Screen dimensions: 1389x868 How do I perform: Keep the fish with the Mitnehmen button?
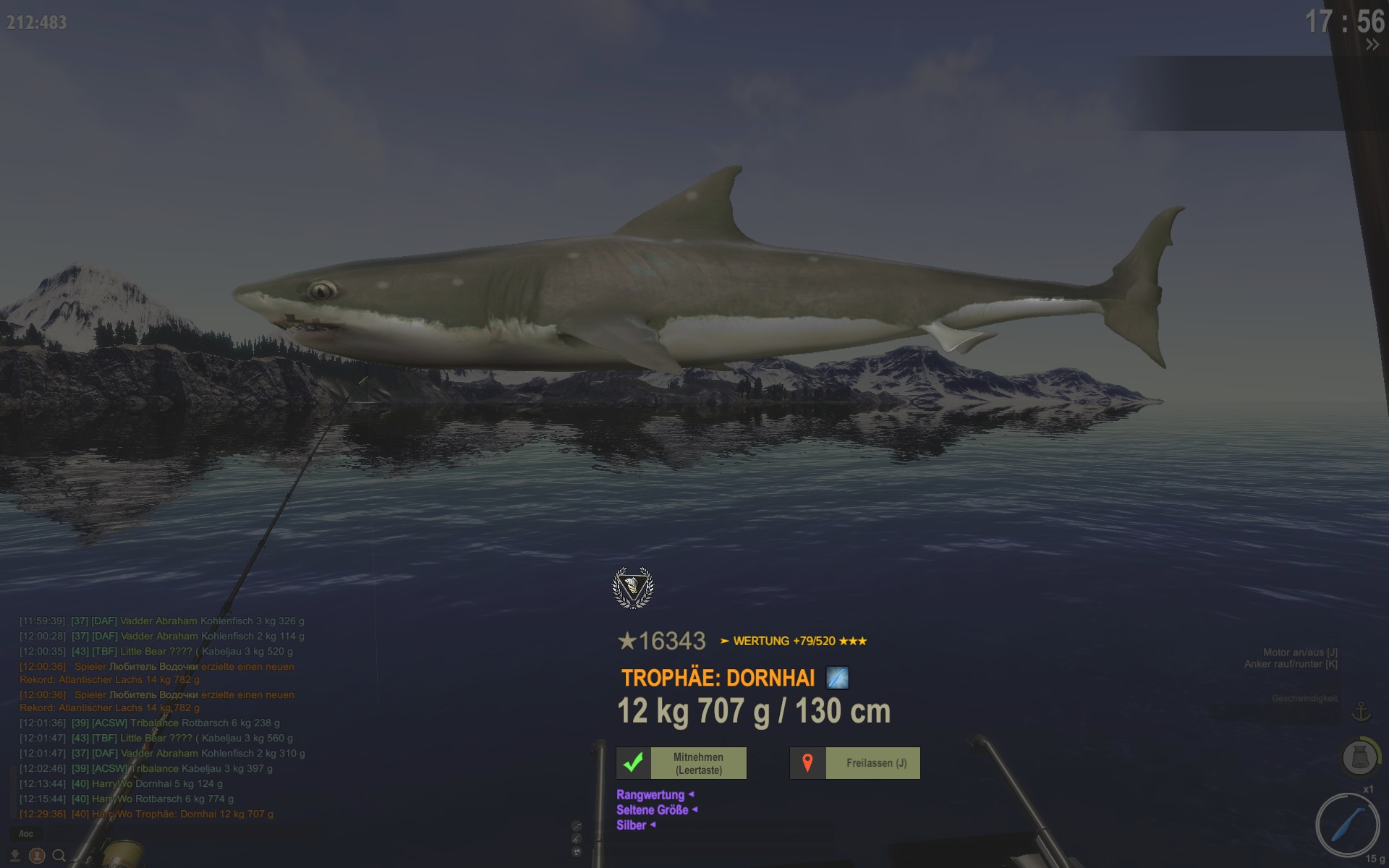(x=681, y=763)
